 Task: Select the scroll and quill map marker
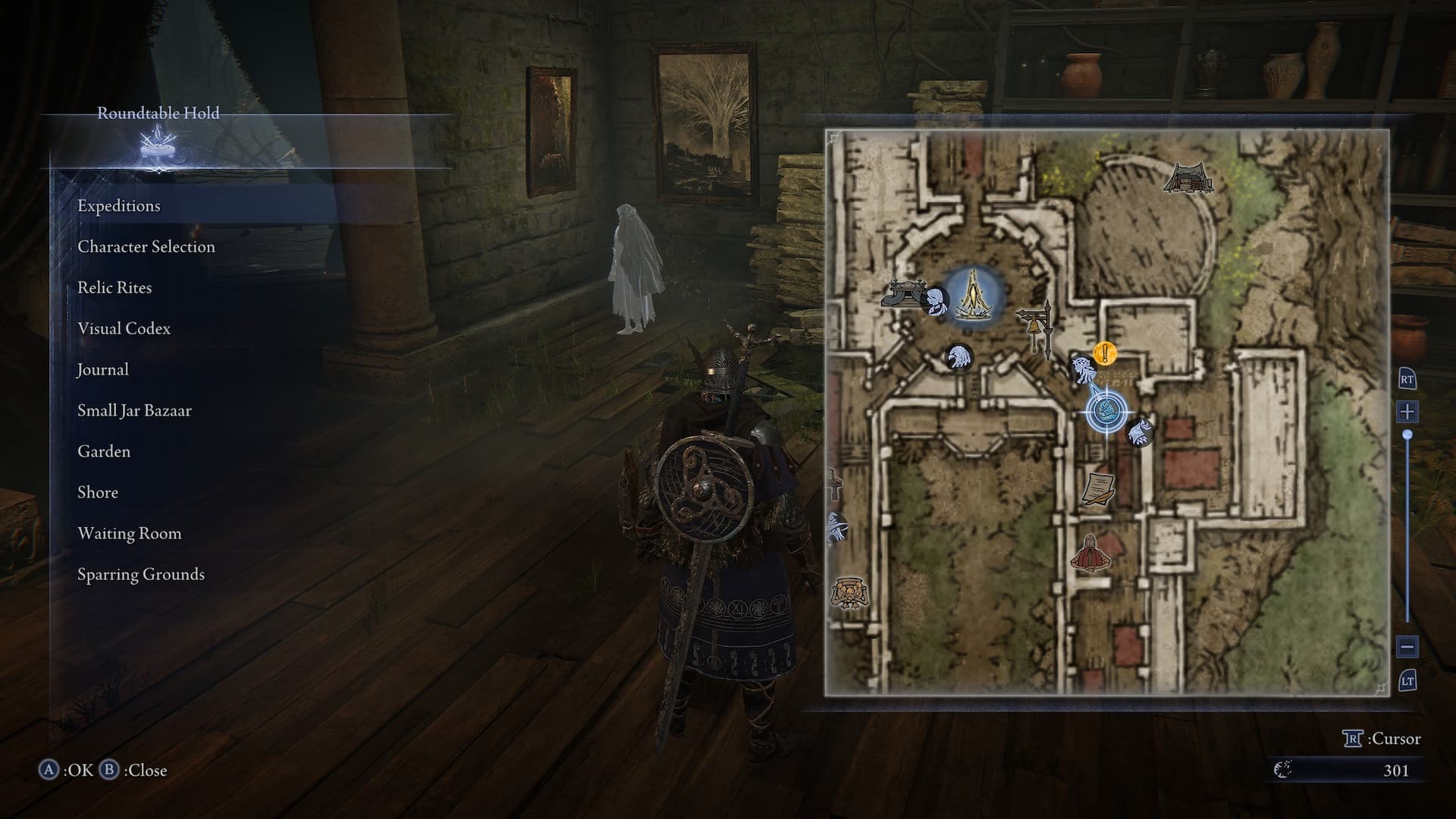(1097, 489)
